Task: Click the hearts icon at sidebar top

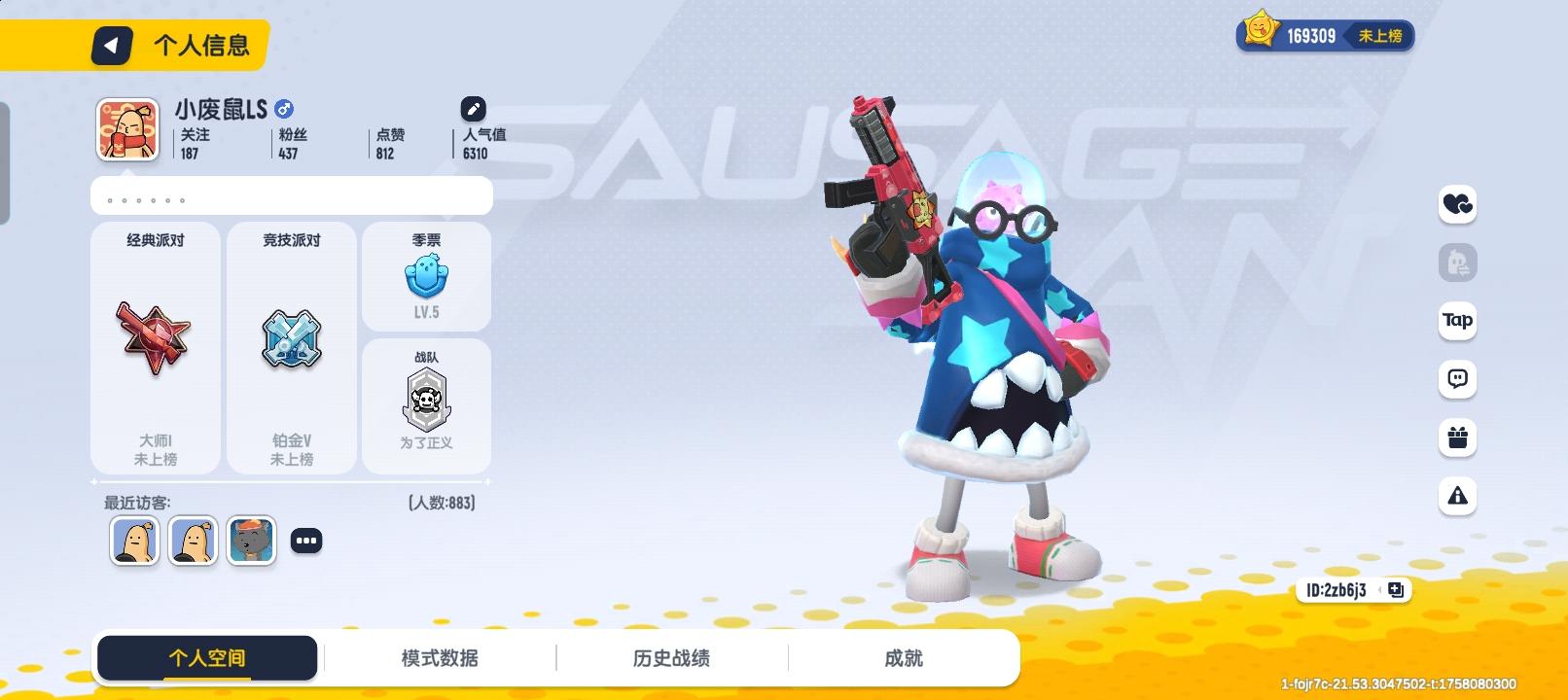Action: point(1456,205)
